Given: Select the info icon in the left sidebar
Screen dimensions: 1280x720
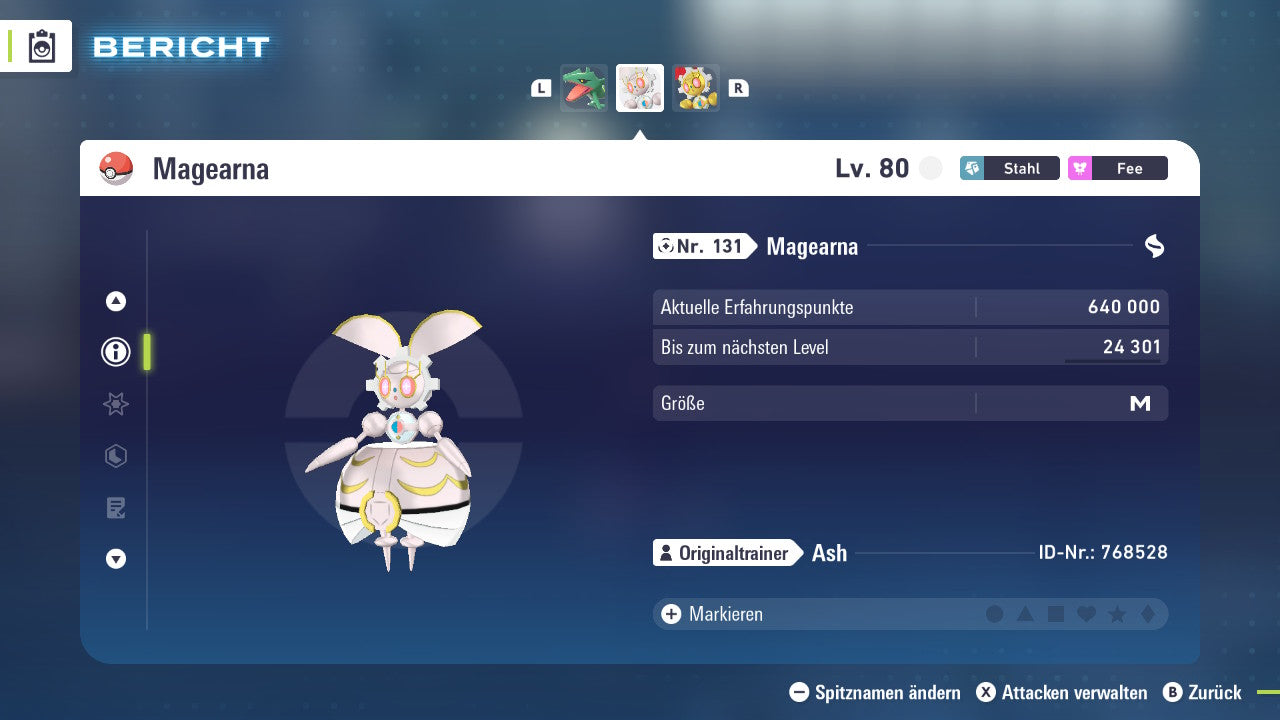Looking at the screenshot, I should click(x=115, y=352).
